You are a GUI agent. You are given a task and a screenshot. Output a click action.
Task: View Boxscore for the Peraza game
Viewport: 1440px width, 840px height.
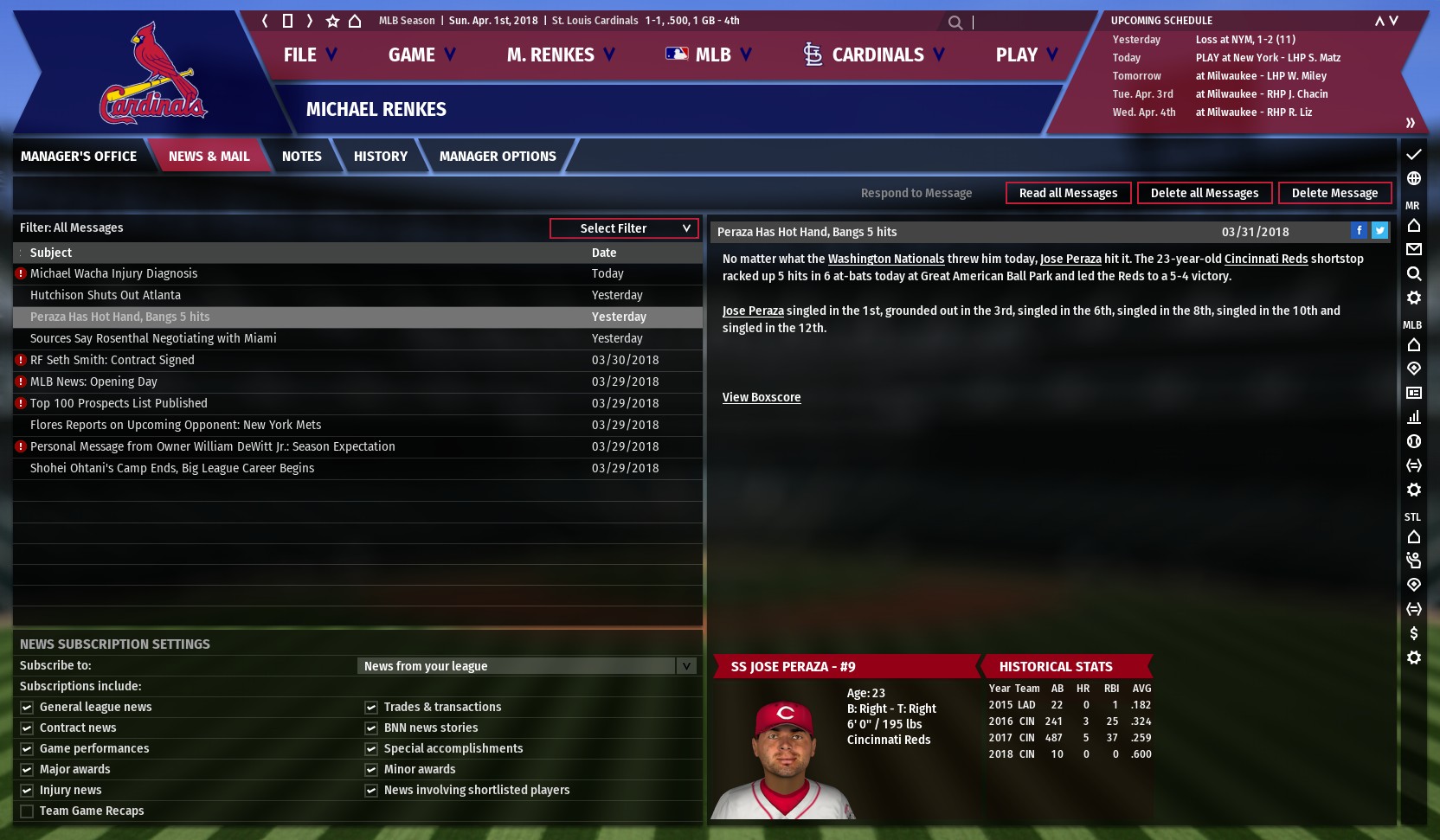(x=762, y=398)
